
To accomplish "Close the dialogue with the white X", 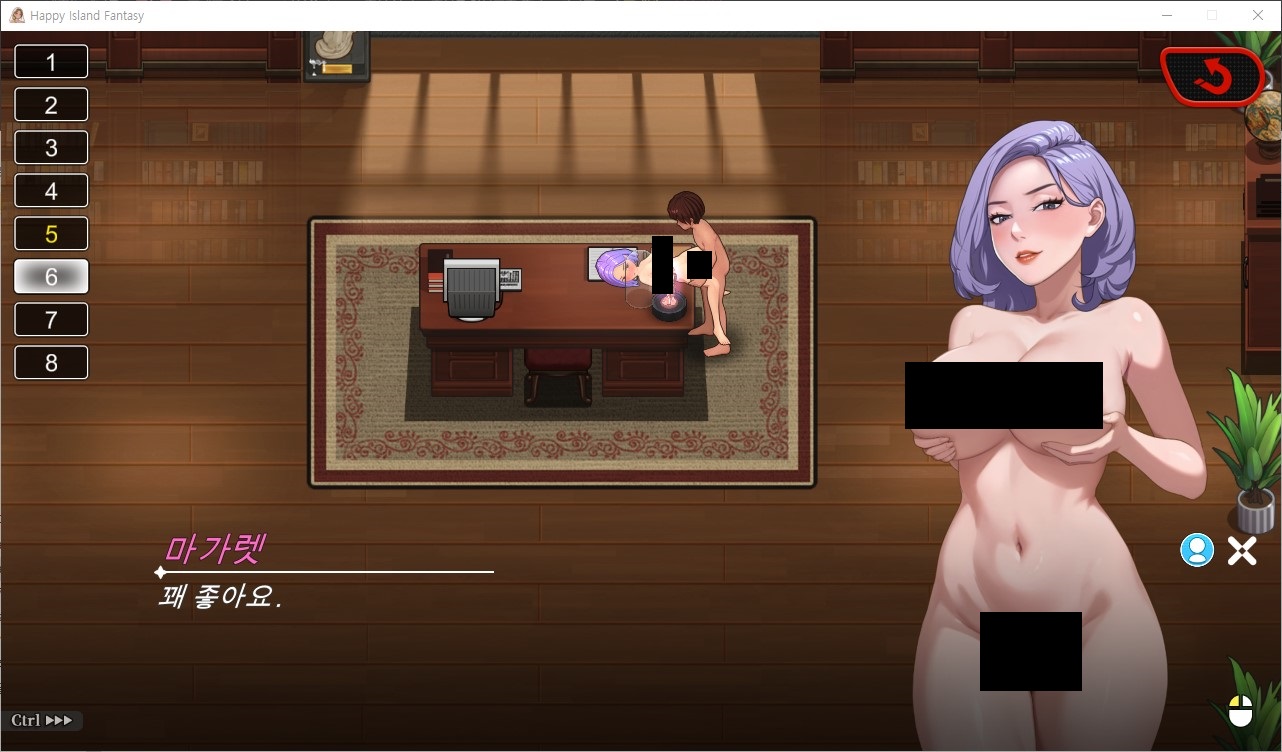I will [1242, 551].
